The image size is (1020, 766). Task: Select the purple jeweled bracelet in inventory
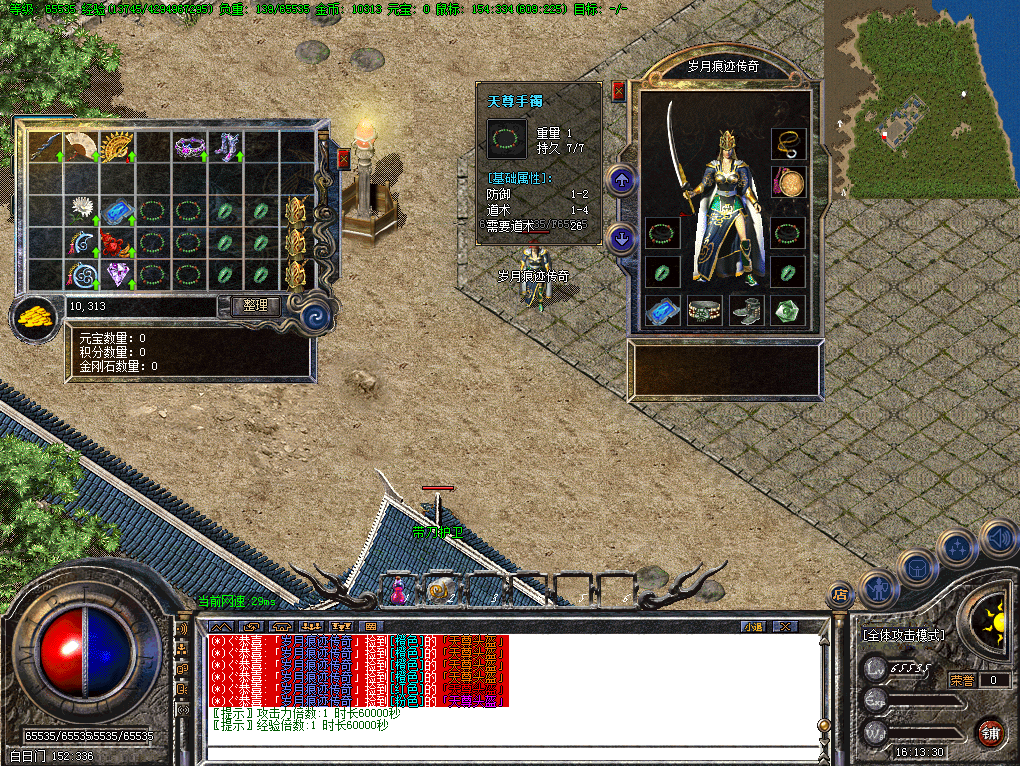(x=188, y=148)
